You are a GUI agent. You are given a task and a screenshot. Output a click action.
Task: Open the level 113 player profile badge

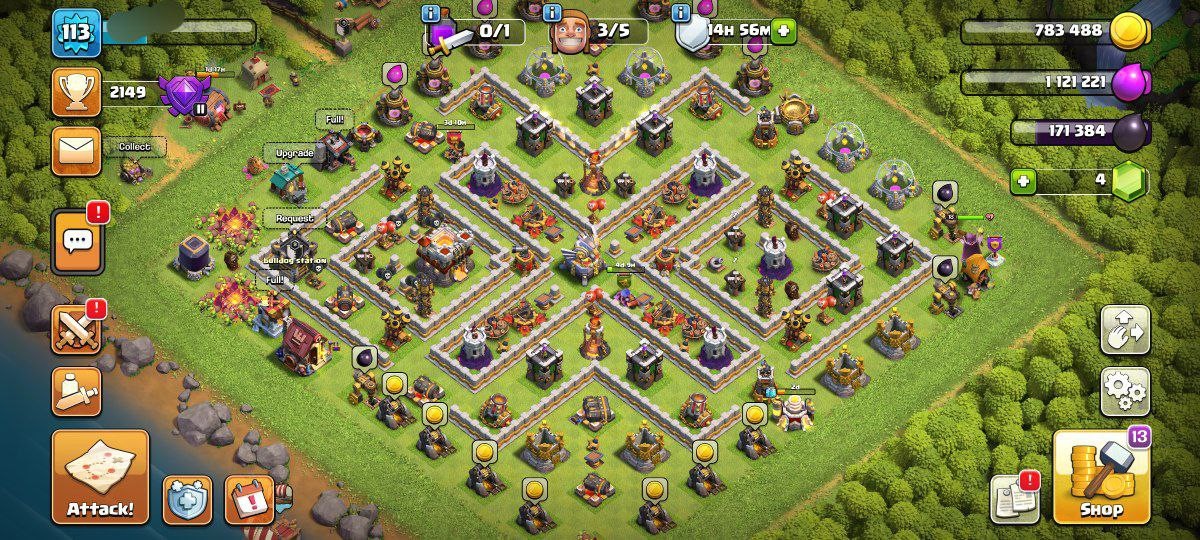click(77, 33)
